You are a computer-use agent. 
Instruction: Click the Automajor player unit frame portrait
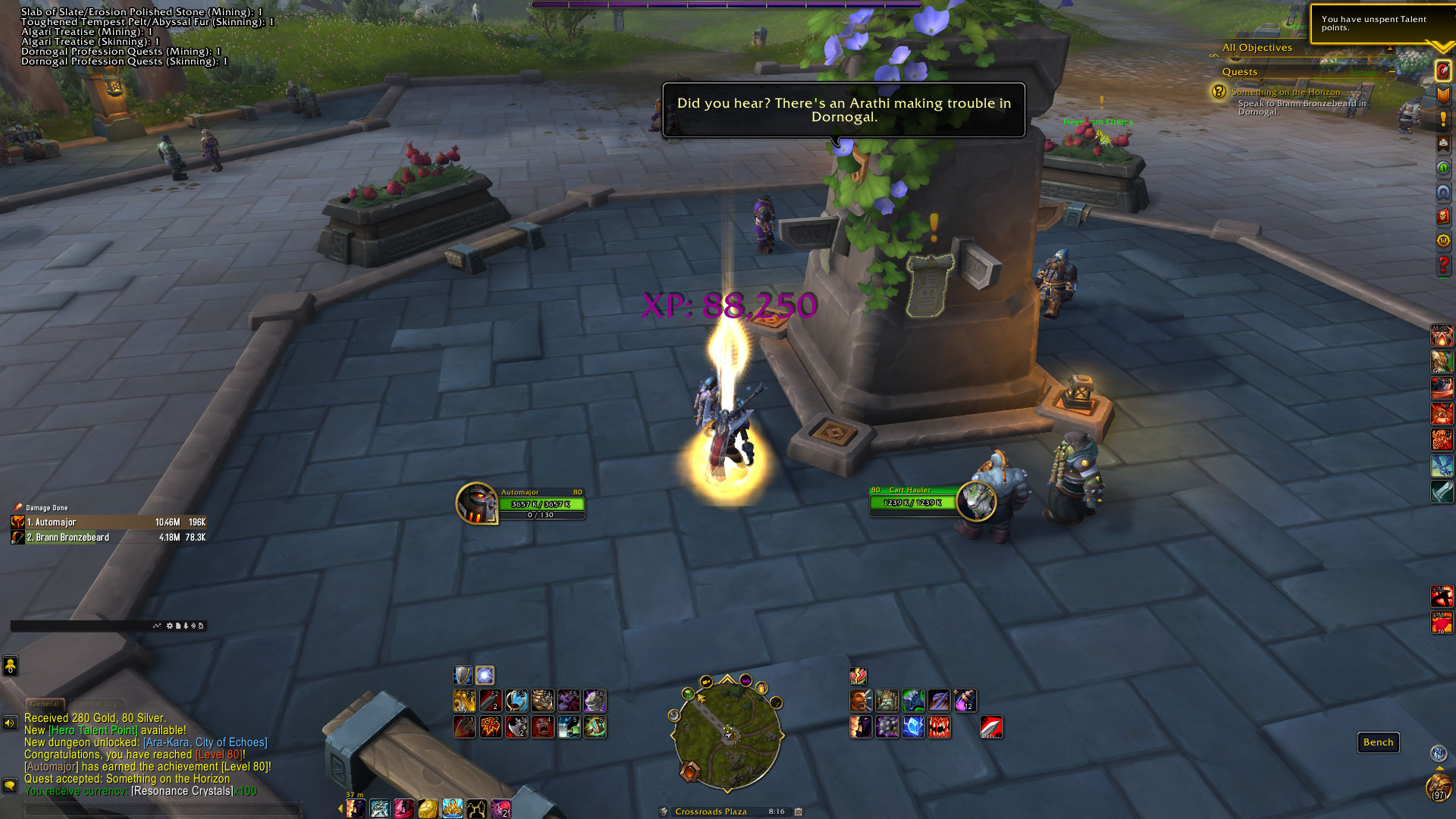(476, 503)
